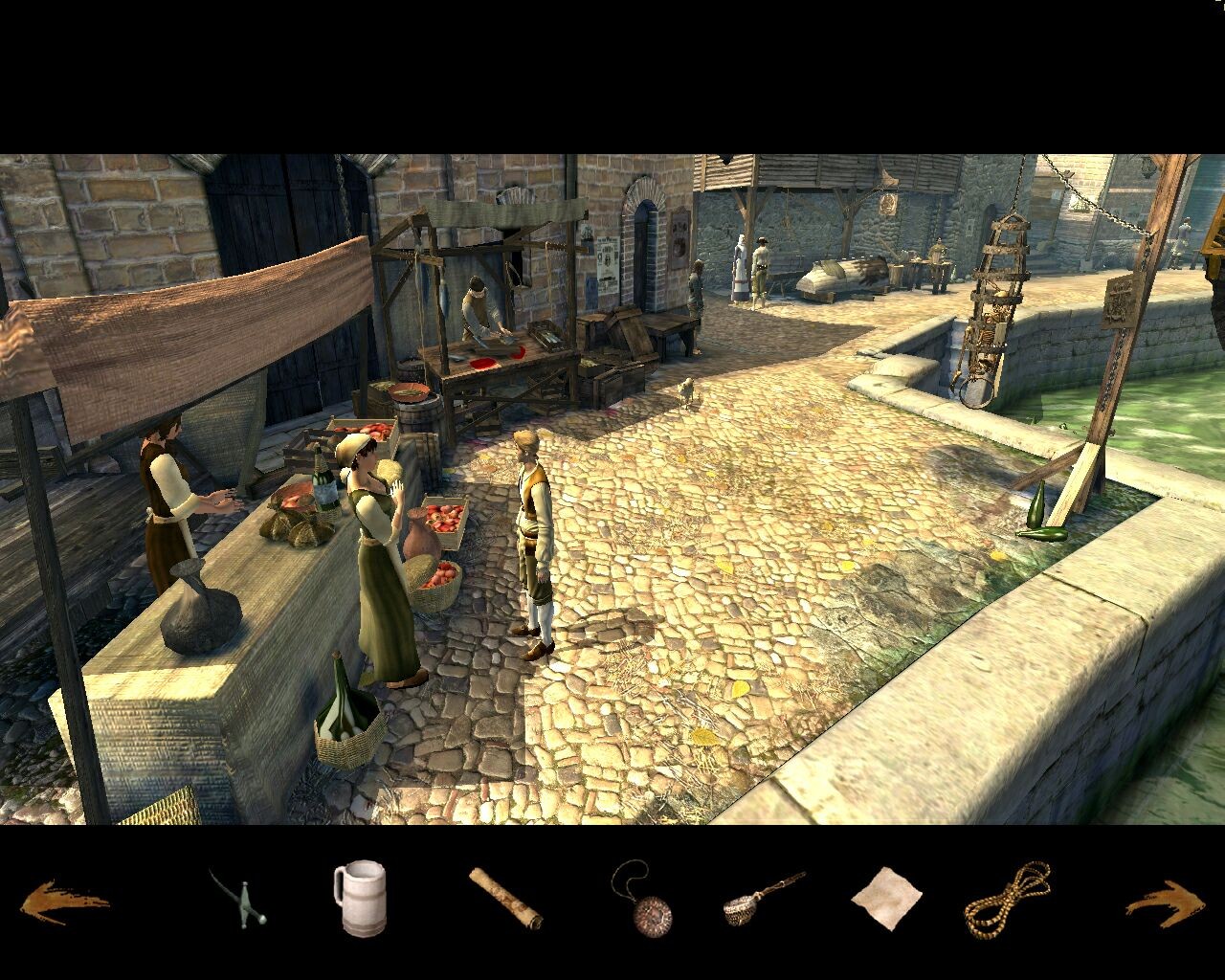
Task: Use the woven ladle item
Action: (x=762, y=900)
